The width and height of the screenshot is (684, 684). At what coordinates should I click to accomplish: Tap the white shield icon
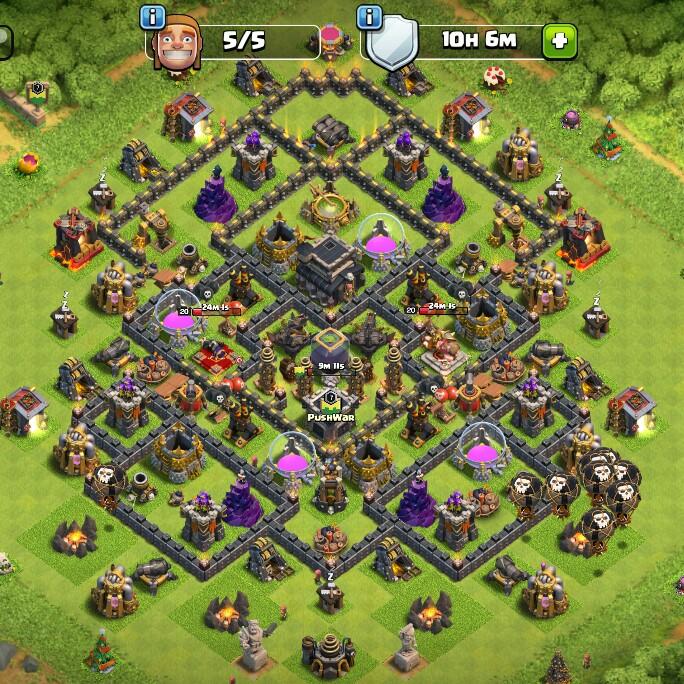tap(391, 44)
